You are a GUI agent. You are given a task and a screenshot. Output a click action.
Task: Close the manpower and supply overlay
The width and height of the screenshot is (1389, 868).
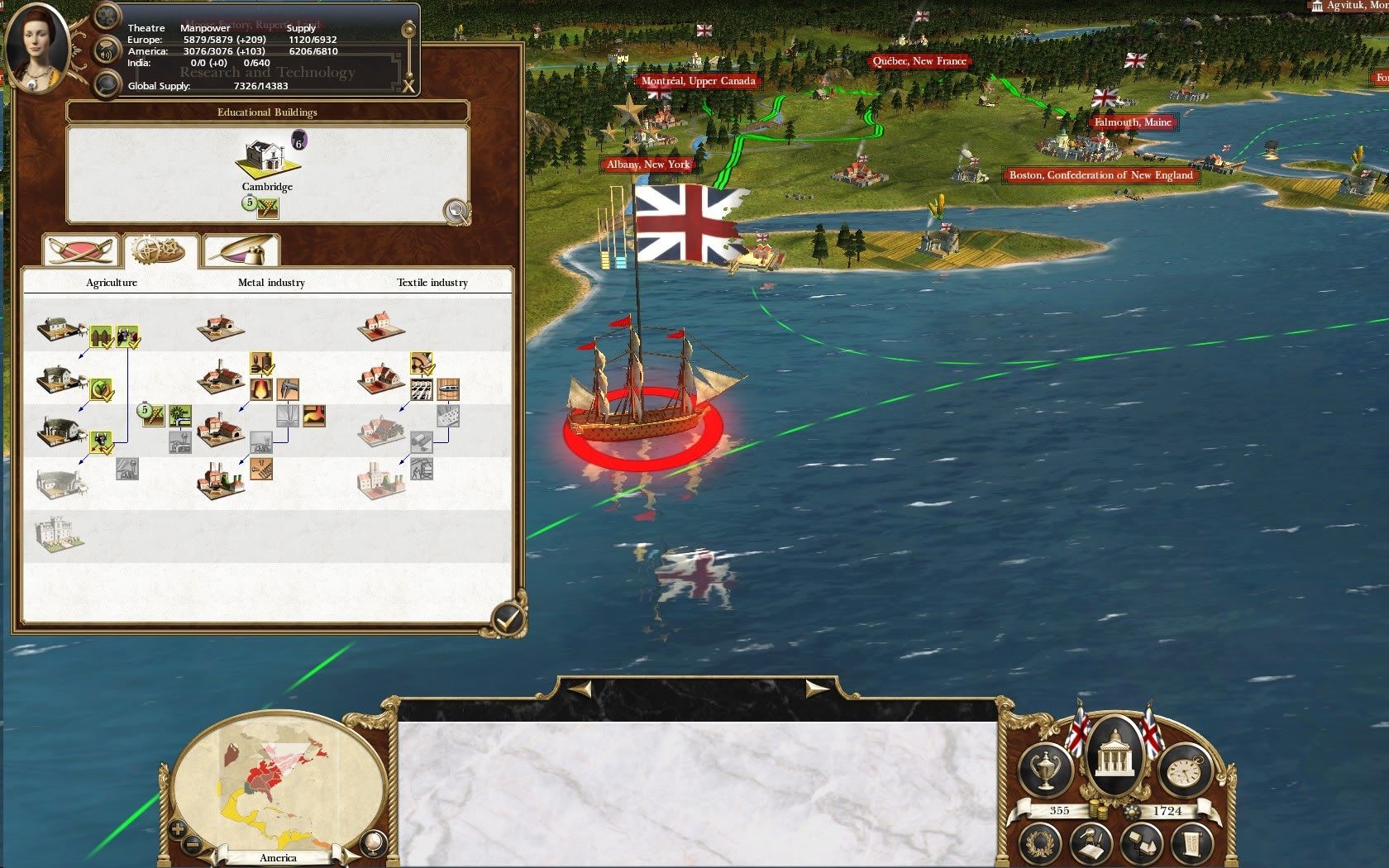pyautogui.click(x=408, y=86)
